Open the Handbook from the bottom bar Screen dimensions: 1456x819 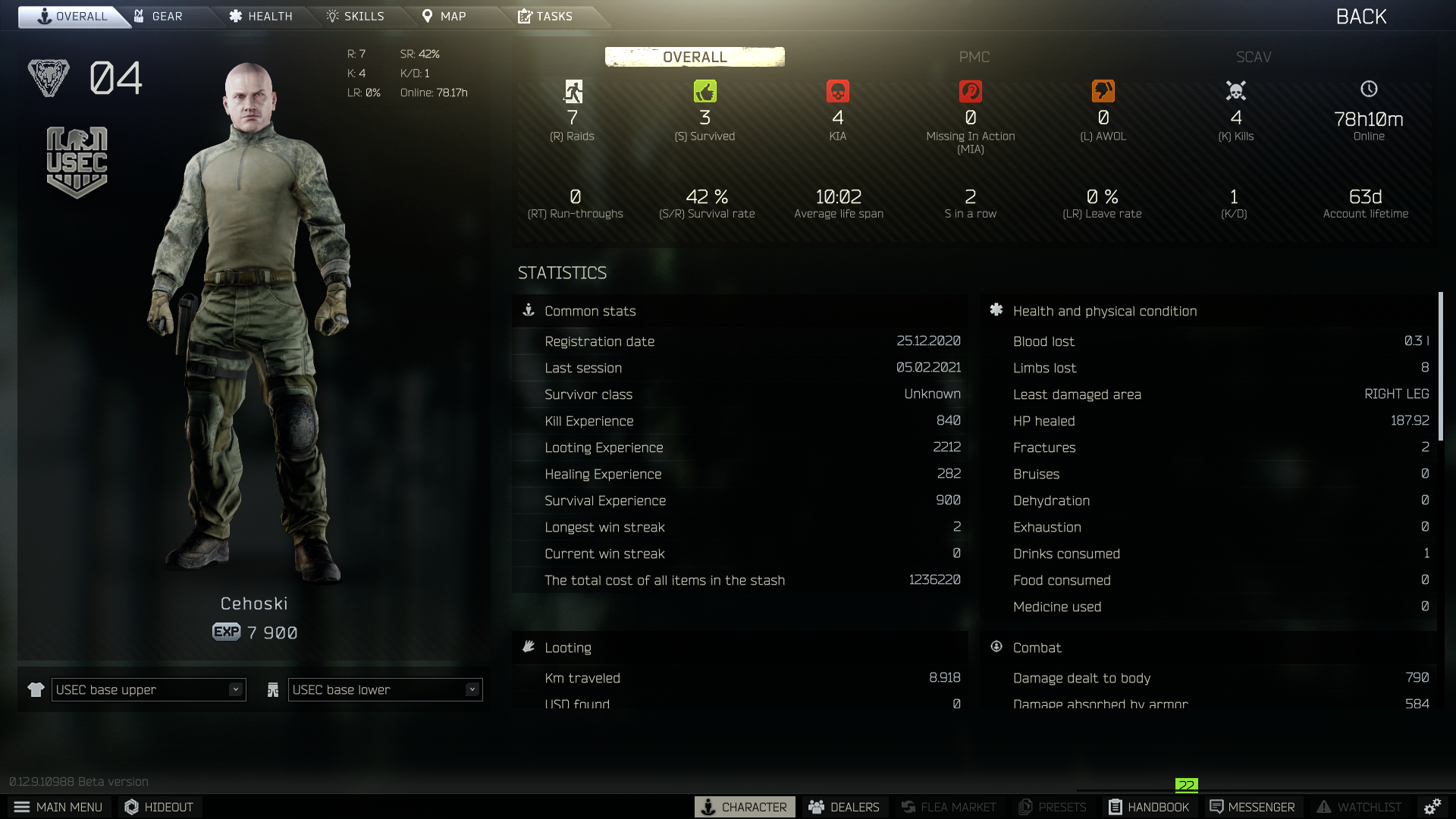point(1148,807)
